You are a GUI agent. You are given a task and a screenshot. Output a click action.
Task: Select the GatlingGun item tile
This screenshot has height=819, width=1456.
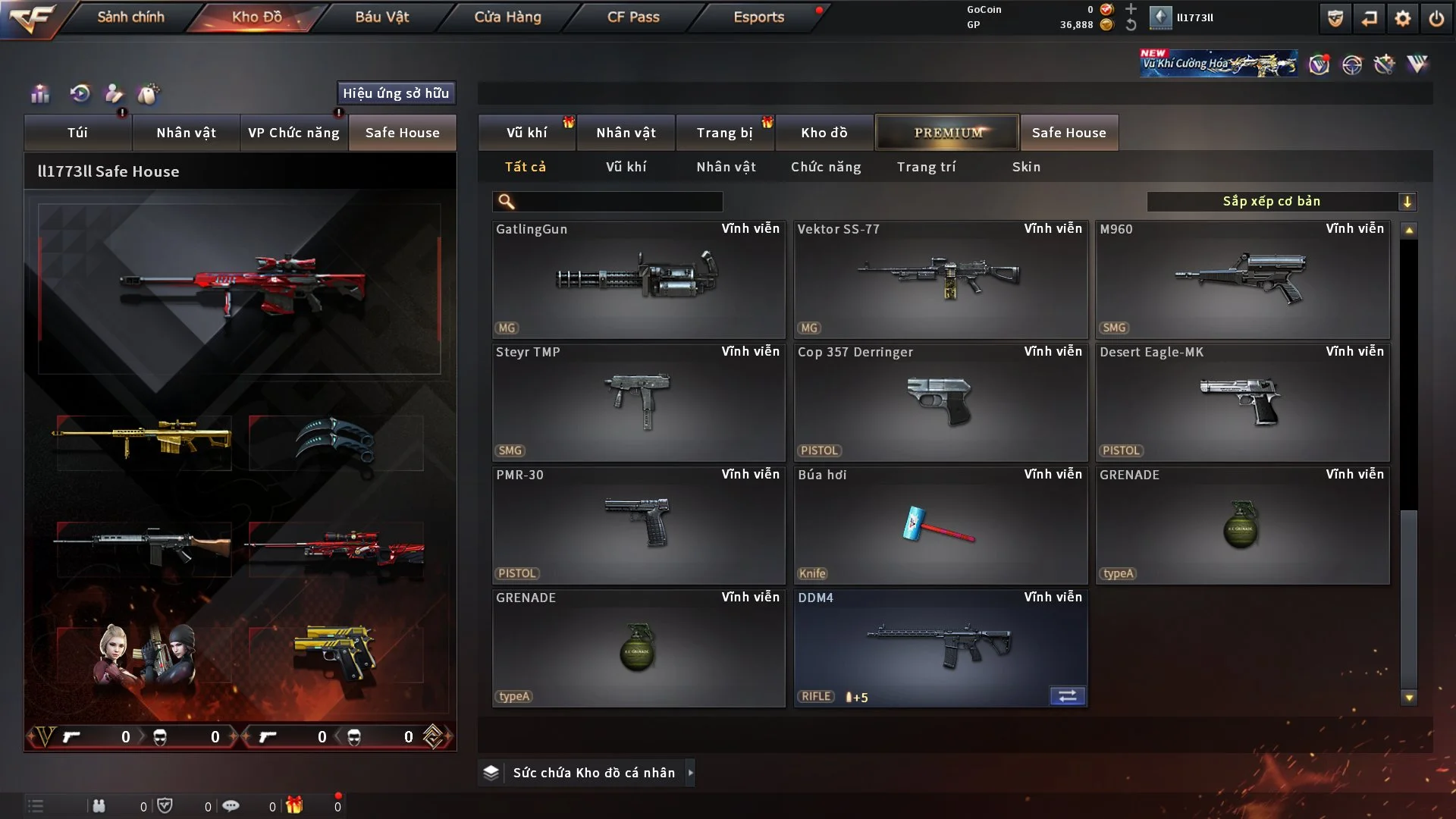[x=638, y=279]
